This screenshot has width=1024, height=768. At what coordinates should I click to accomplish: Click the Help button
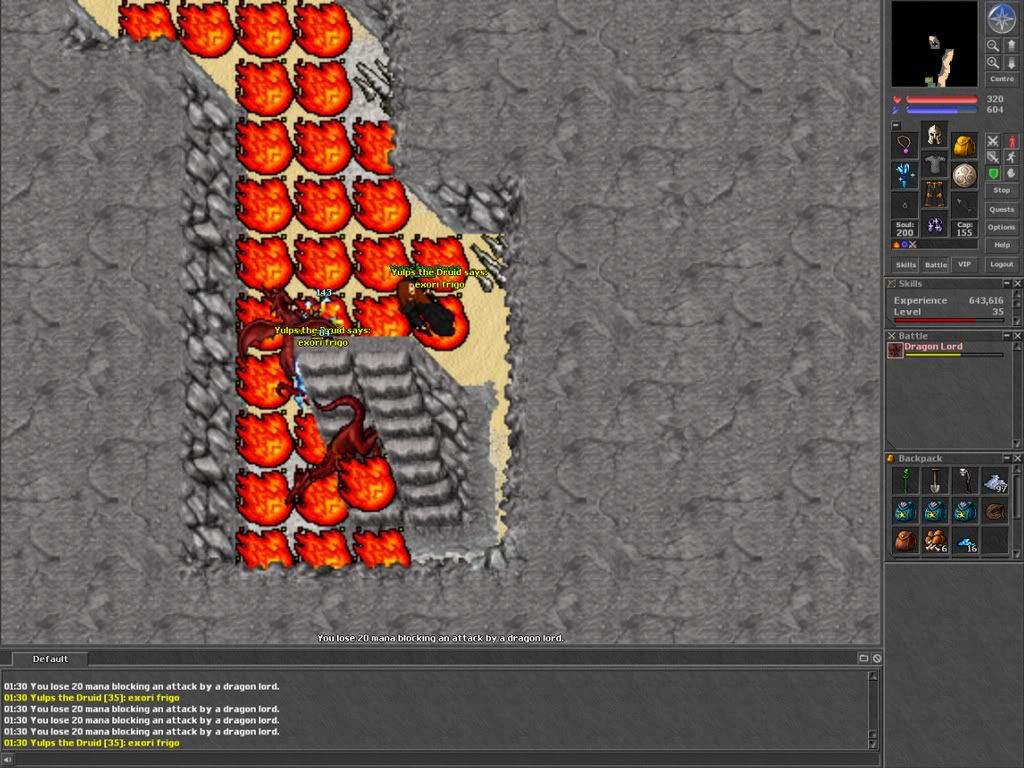pos(1001,245)
